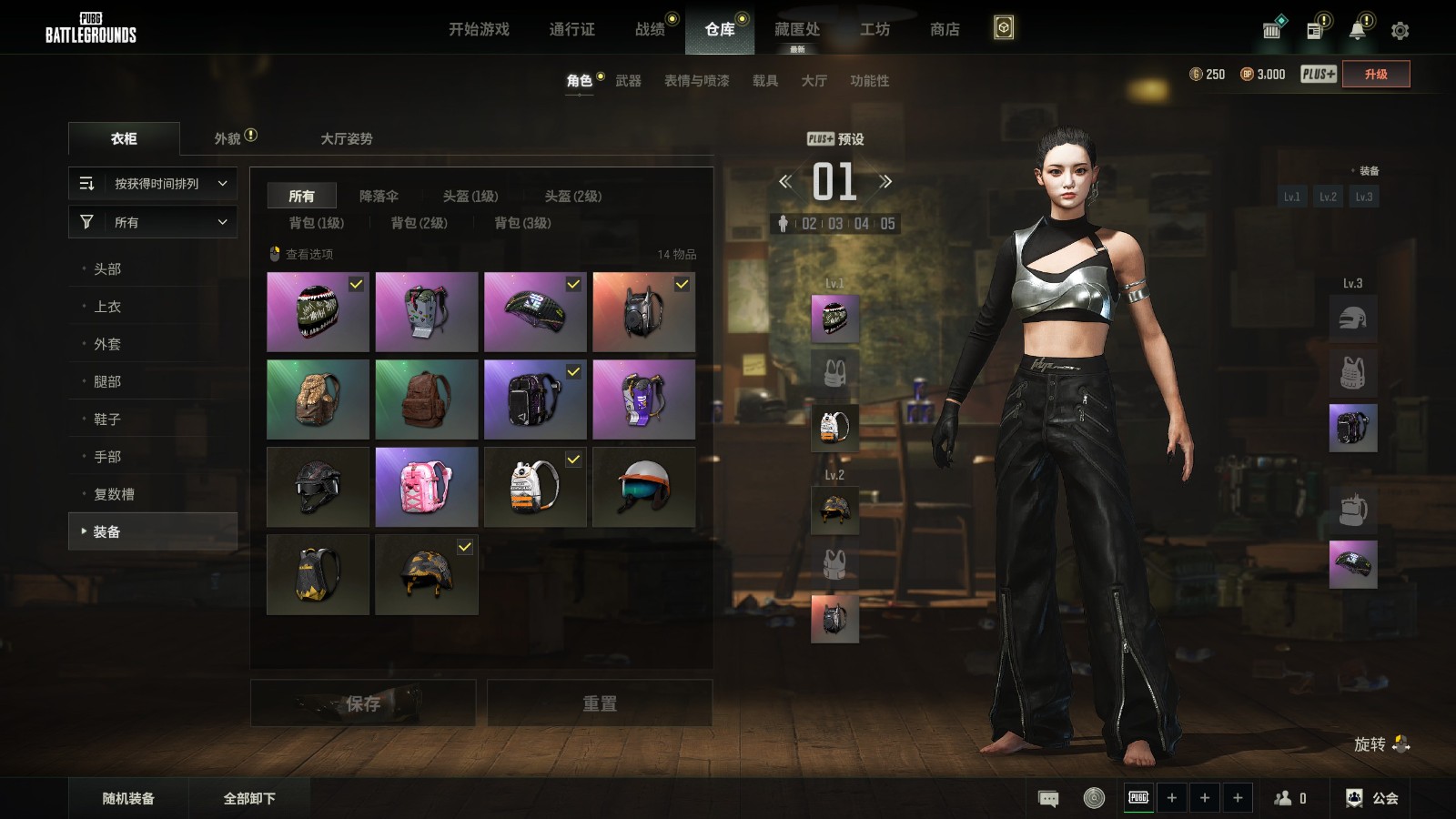
Task: Choose the orange and white pilot helmet
Action: (x=643, y=487)
